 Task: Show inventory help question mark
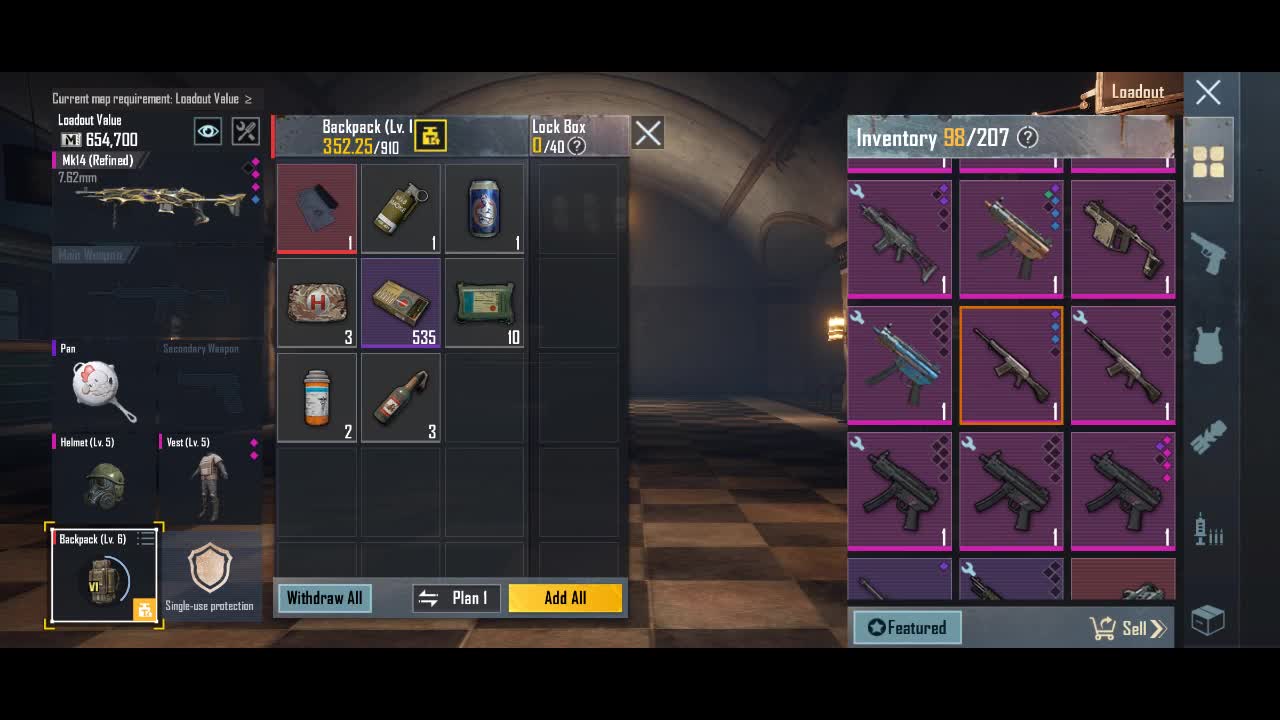tap(1027, 138)
